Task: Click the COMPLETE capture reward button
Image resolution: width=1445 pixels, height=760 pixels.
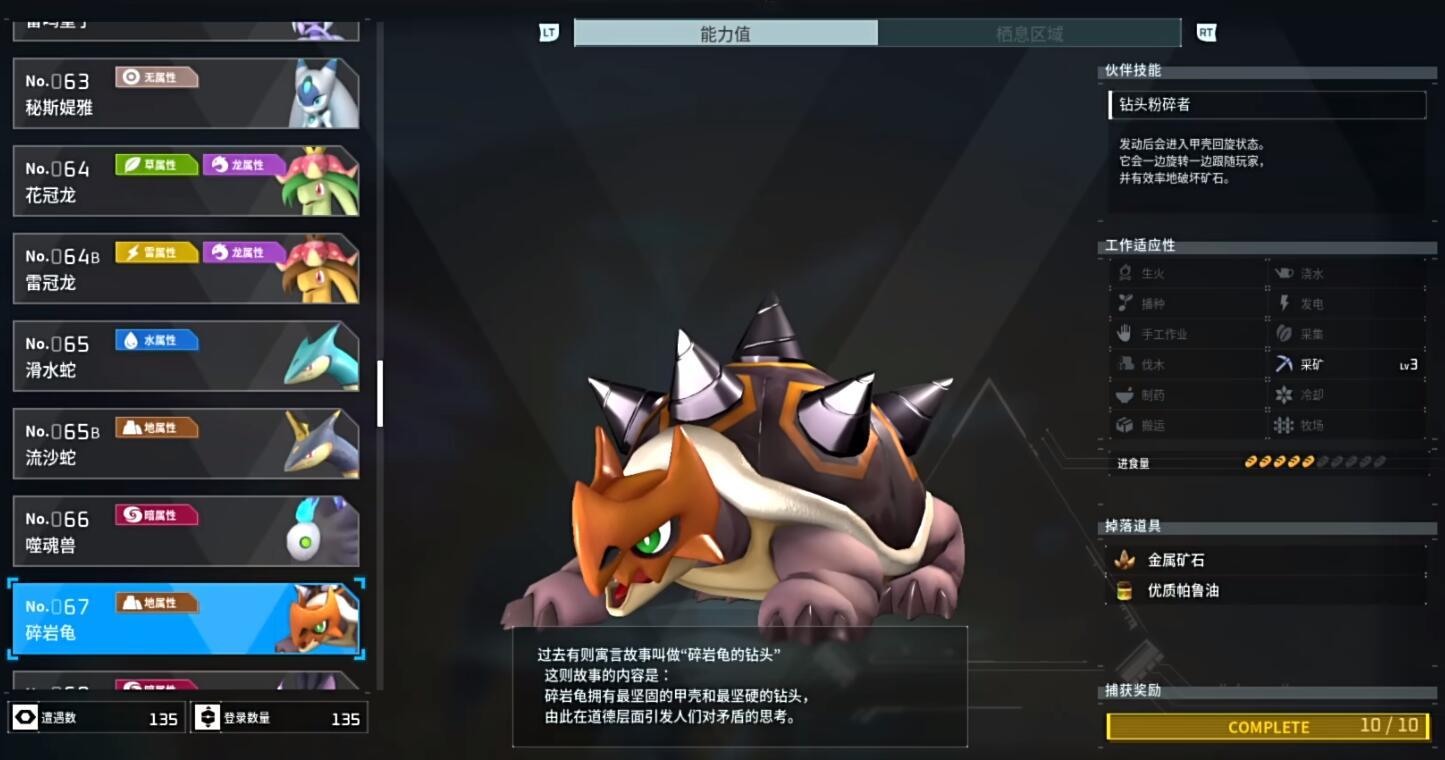Action: click(x=1266, y=727)
